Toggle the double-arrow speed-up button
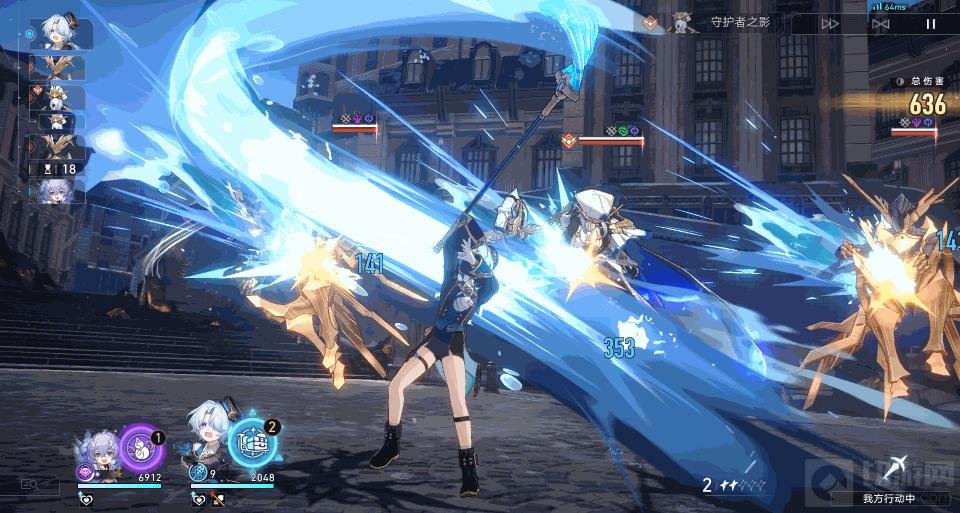 pos(830,24)
